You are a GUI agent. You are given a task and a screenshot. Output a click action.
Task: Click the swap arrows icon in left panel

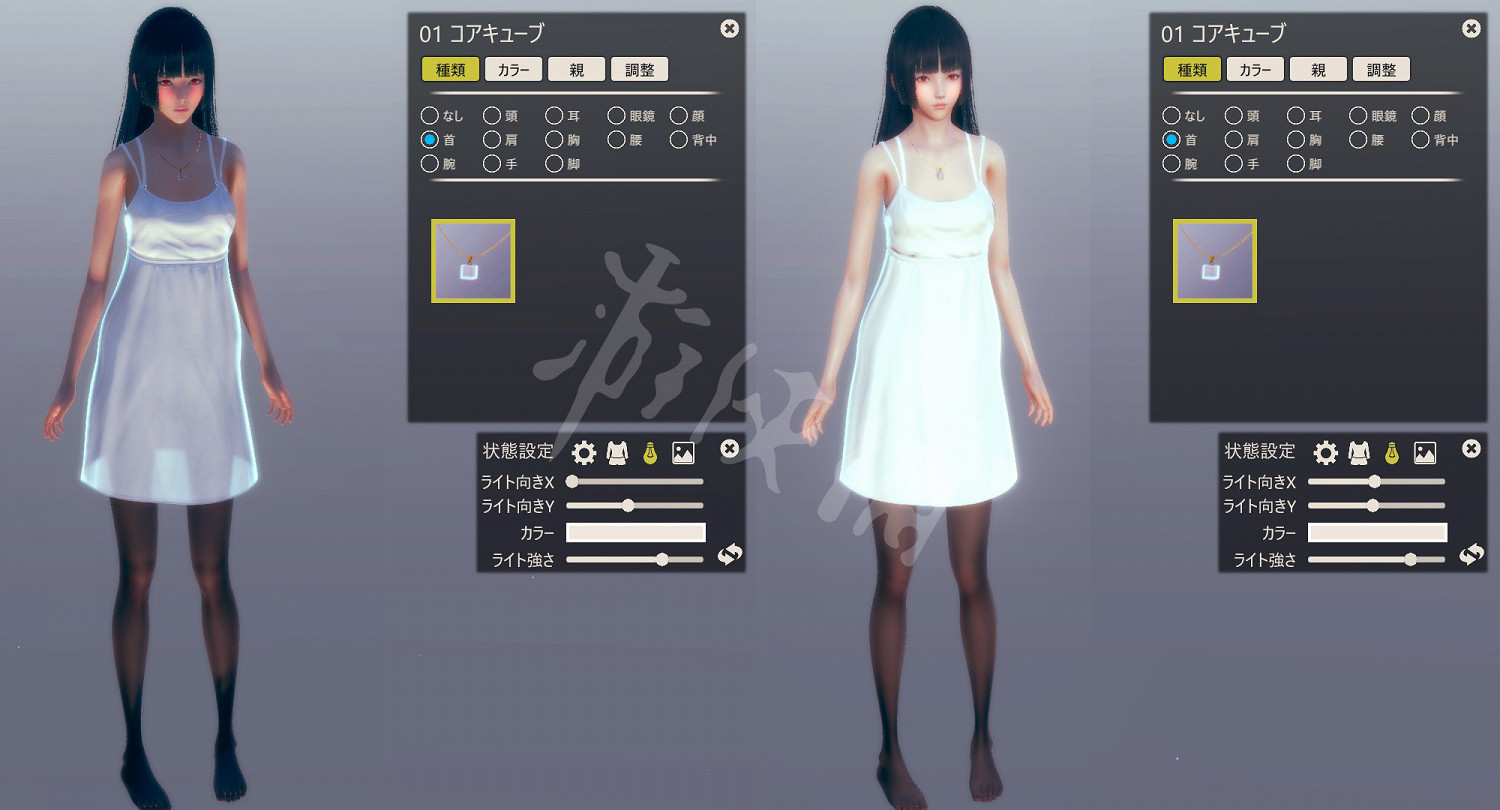(729, 555)
